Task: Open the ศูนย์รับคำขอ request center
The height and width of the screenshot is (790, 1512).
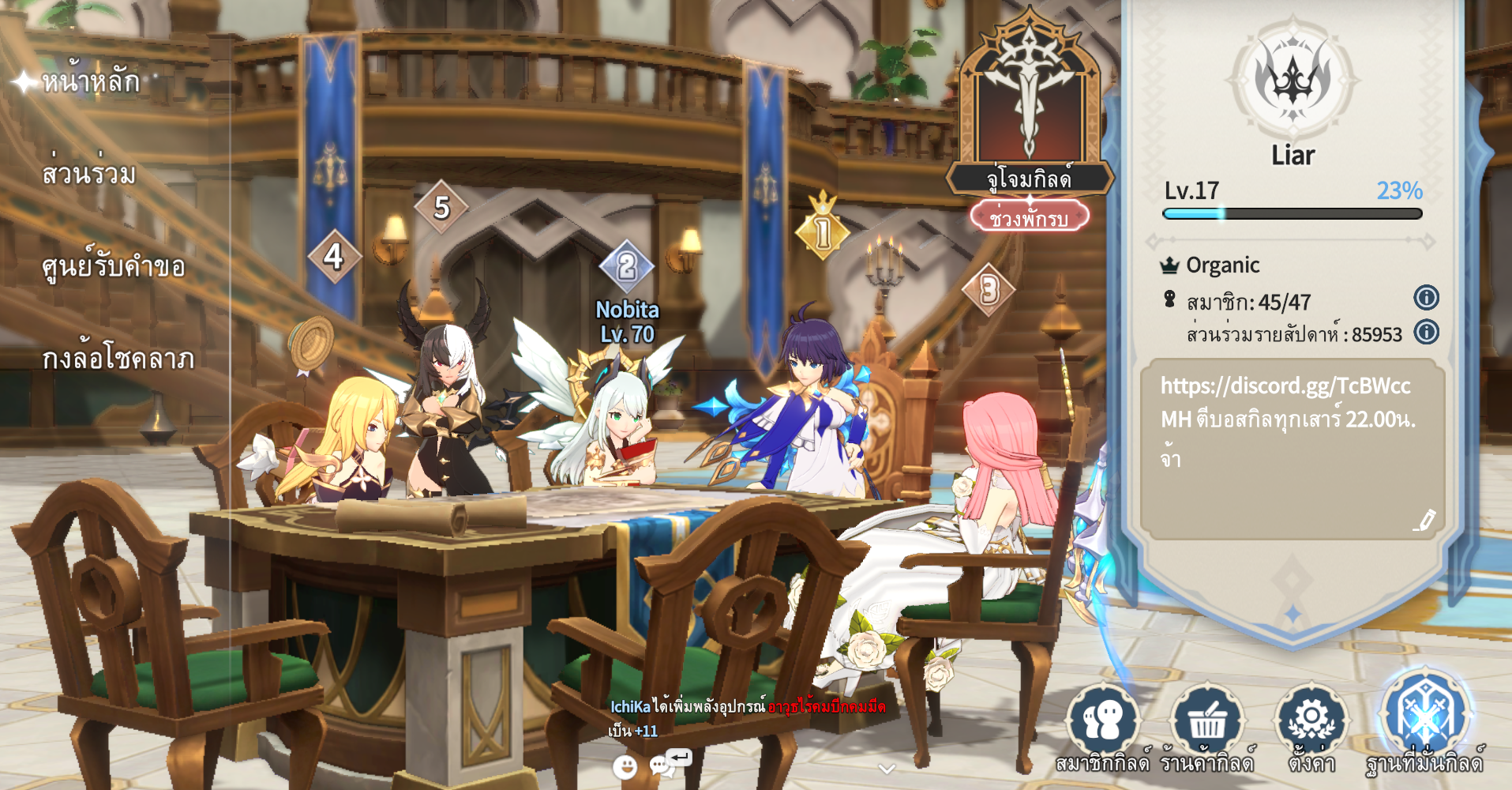Action: [x=113, y=266]
